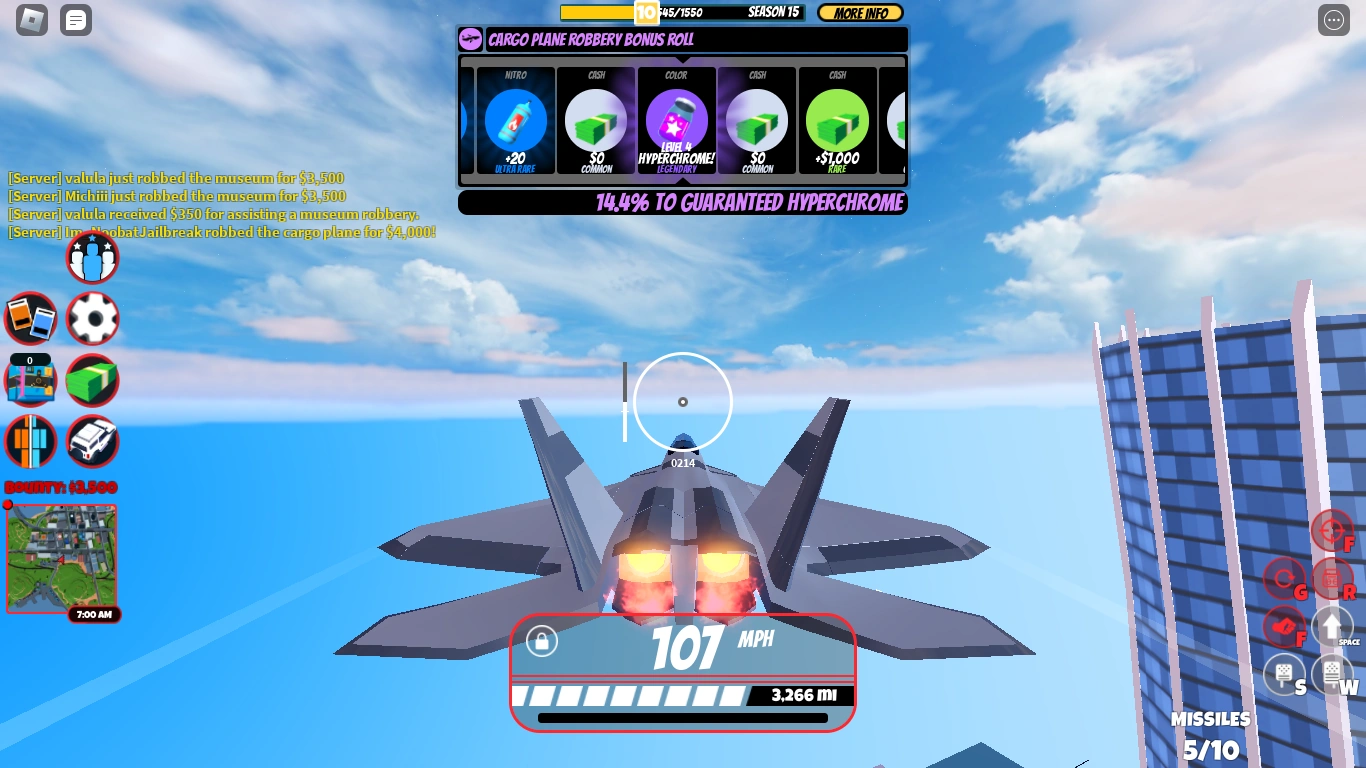Click the purple cargo plane icon
1366x768 pixels.
coord(468,40)
